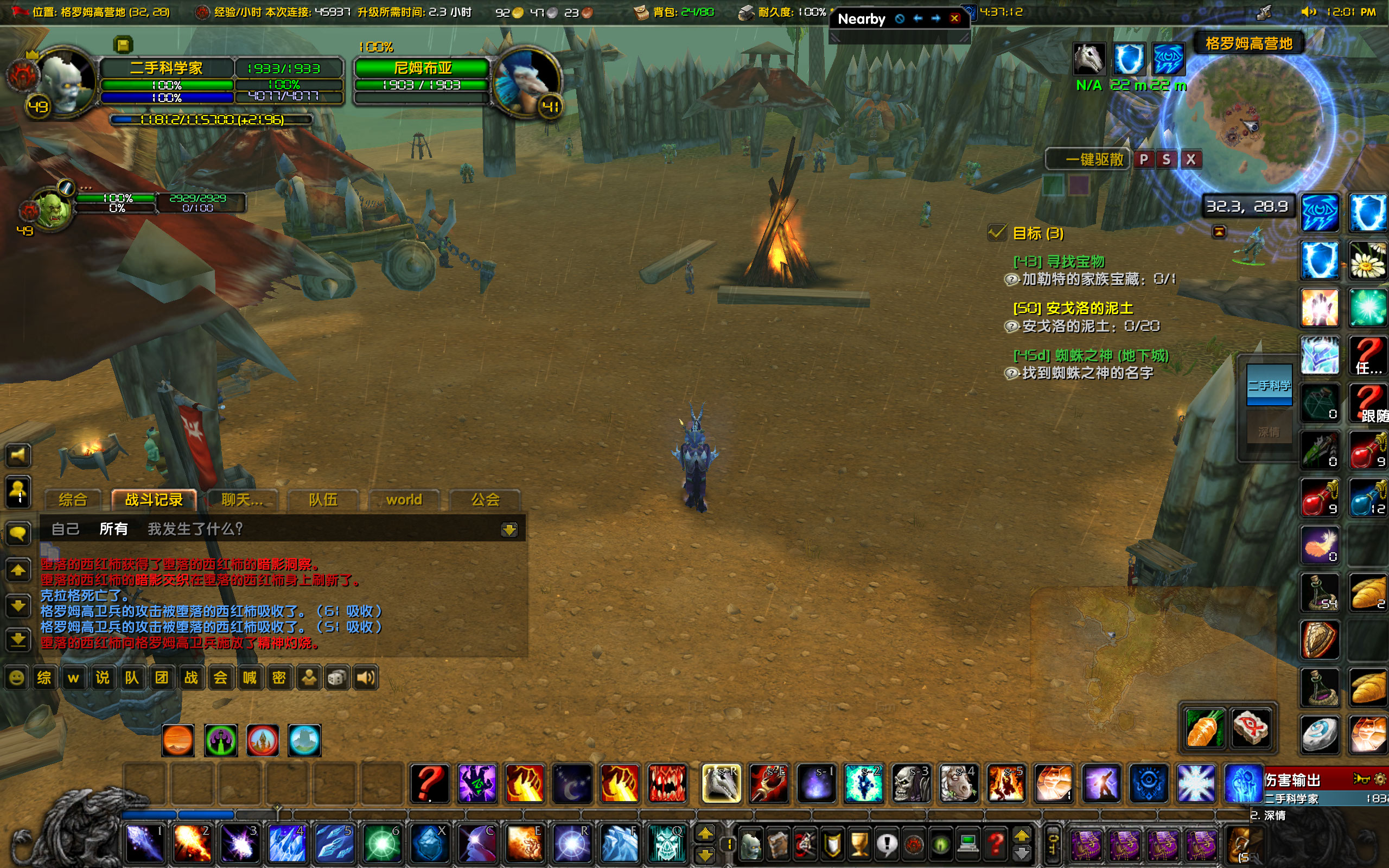Click the skeletal horse mount icon below the minimap

point(1089,59)
